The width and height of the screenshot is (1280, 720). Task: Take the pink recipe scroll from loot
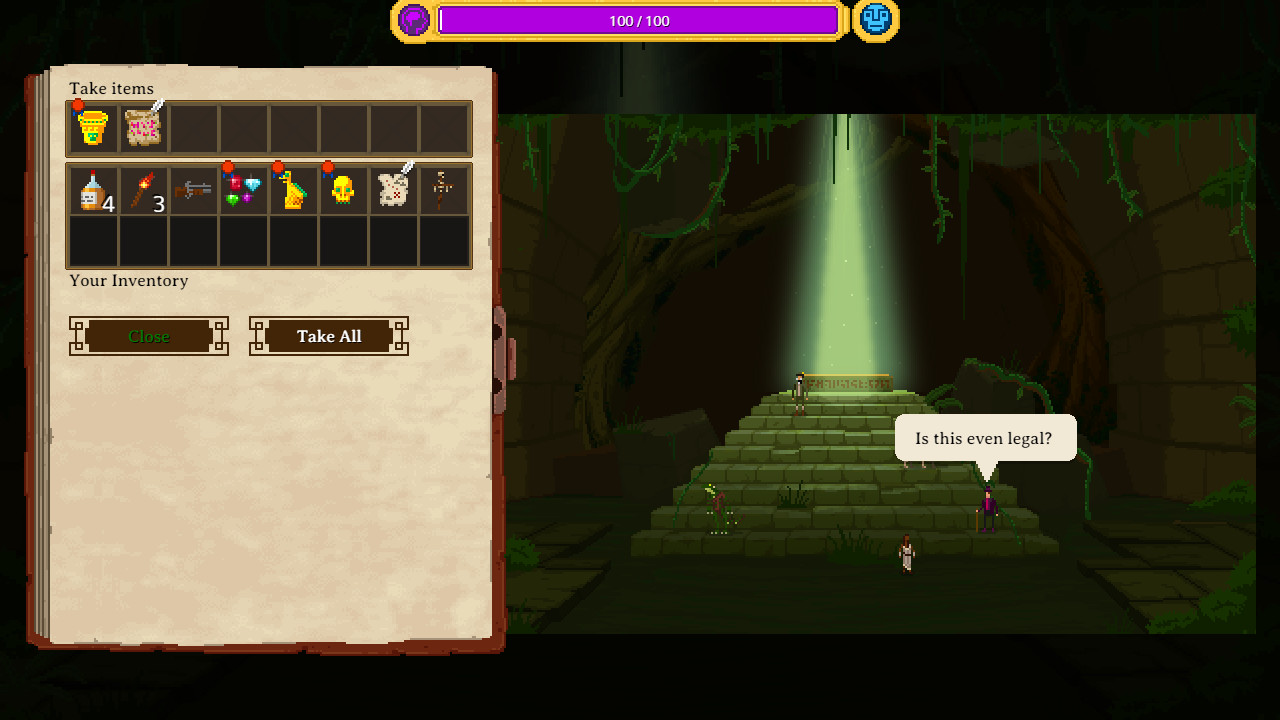[143, 127]
